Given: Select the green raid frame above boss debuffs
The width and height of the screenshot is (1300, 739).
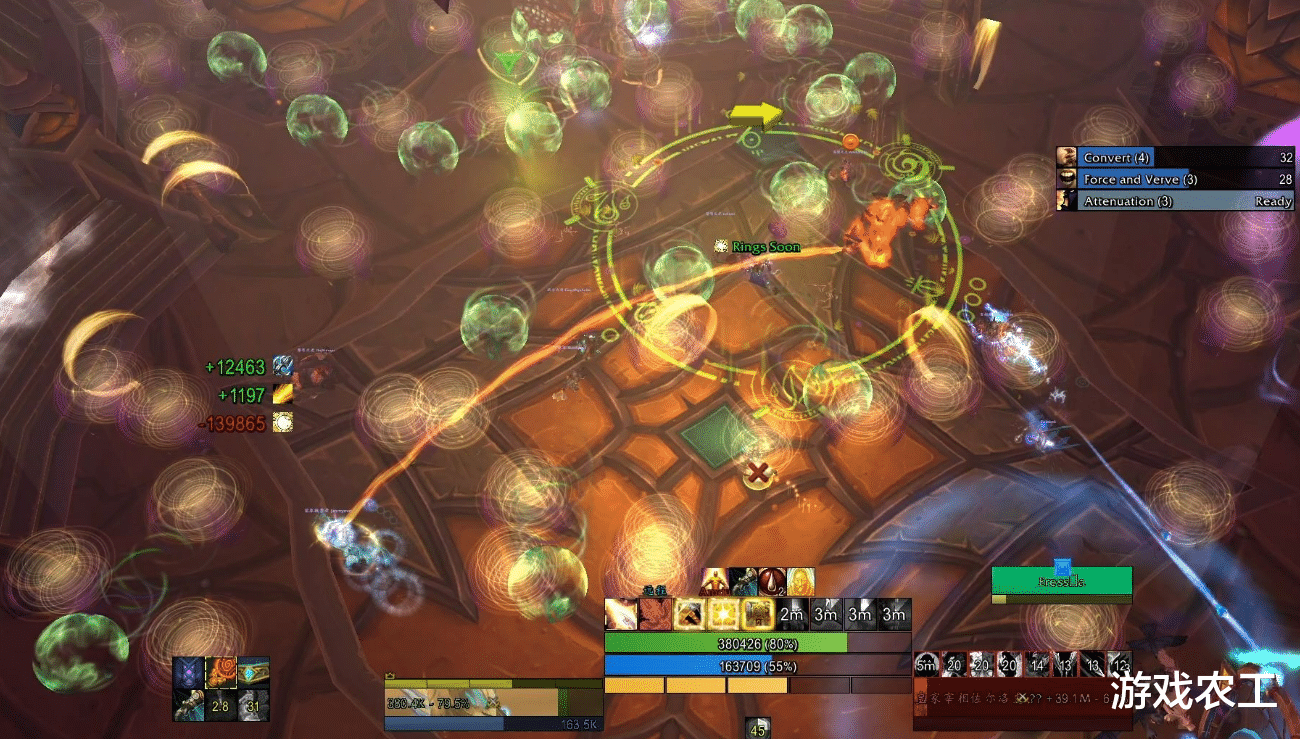Looking at the screenshot, I should click(1061, 581).
